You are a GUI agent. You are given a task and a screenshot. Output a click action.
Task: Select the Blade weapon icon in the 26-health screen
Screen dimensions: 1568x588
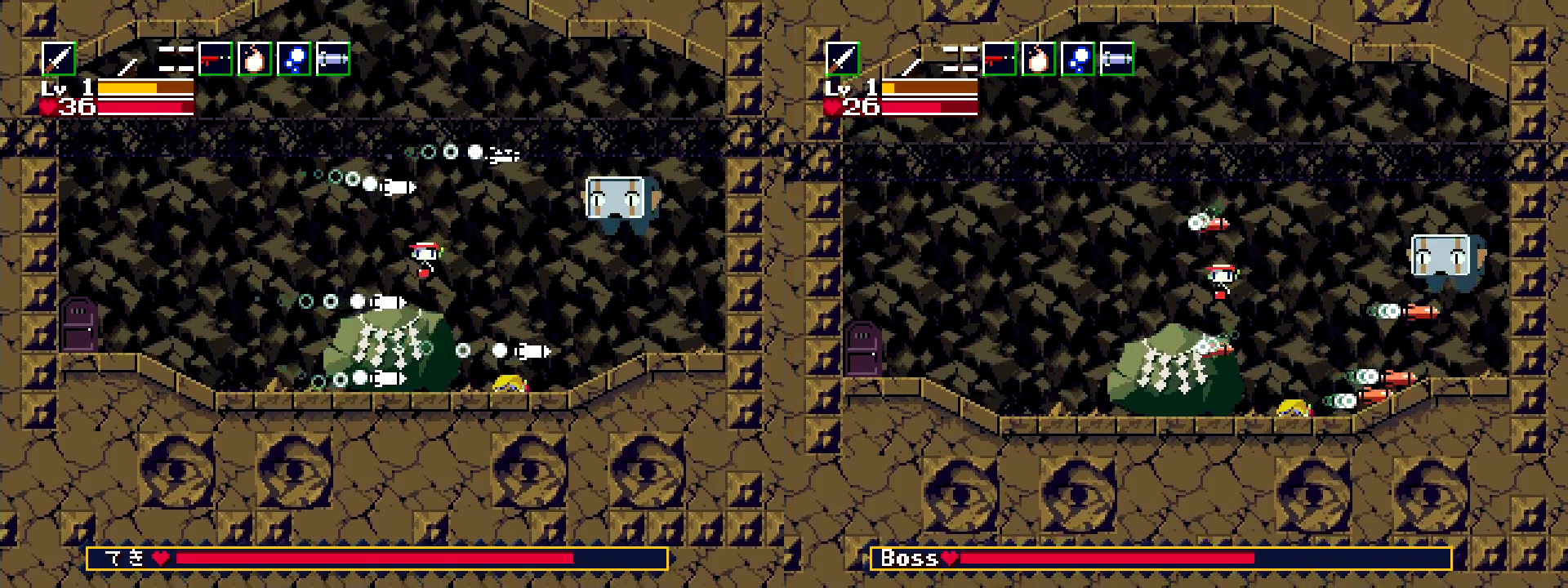point(843,59)
